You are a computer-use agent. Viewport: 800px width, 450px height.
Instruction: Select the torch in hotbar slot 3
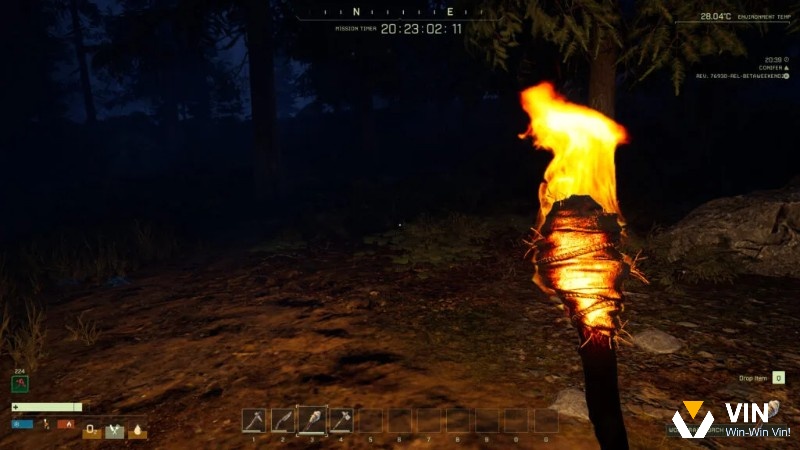312,420
